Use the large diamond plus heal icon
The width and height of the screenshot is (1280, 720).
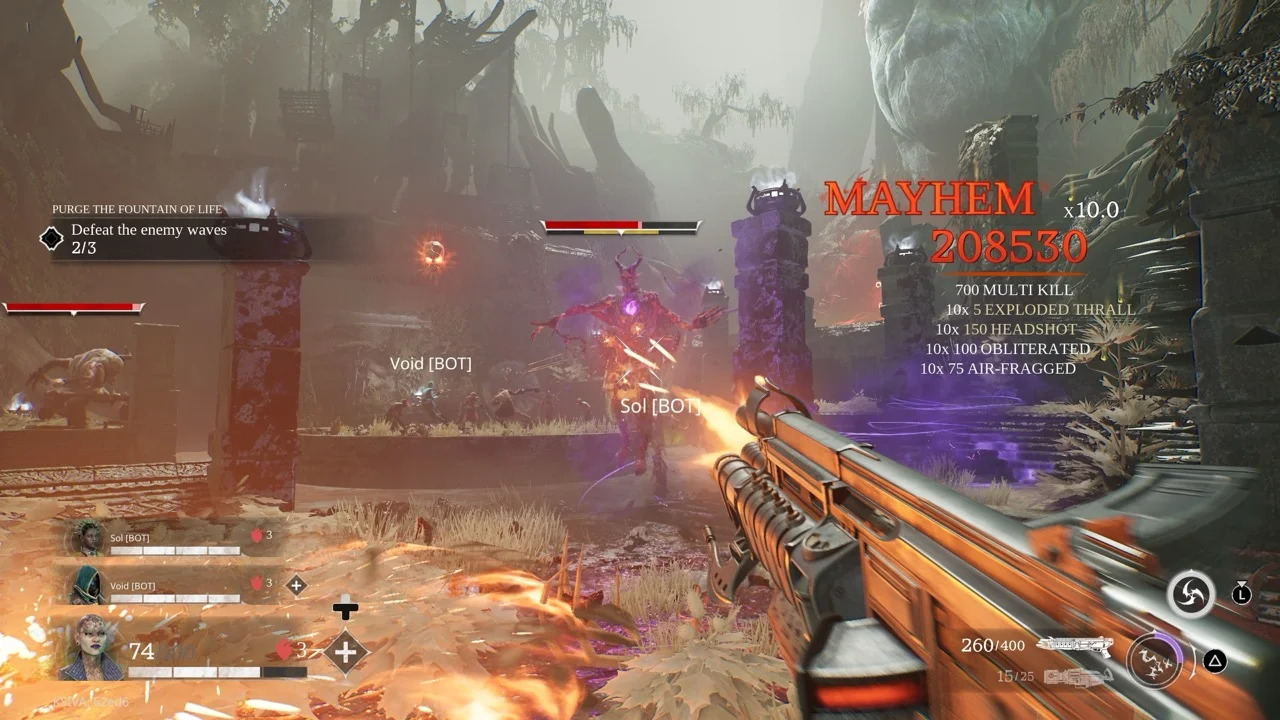(346, 653)
